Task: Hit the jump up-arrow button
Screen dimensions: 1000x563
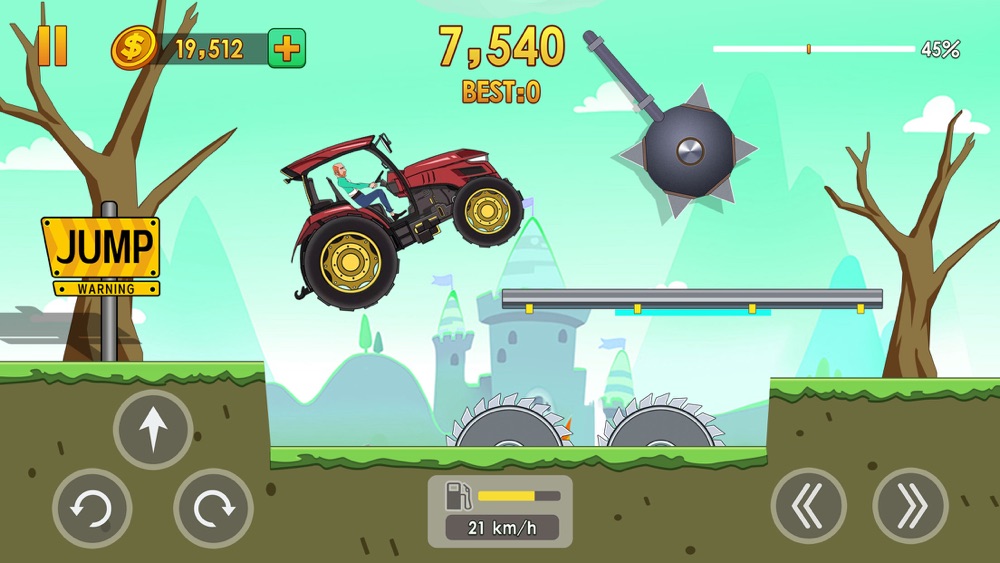Action: pos(153,429)
